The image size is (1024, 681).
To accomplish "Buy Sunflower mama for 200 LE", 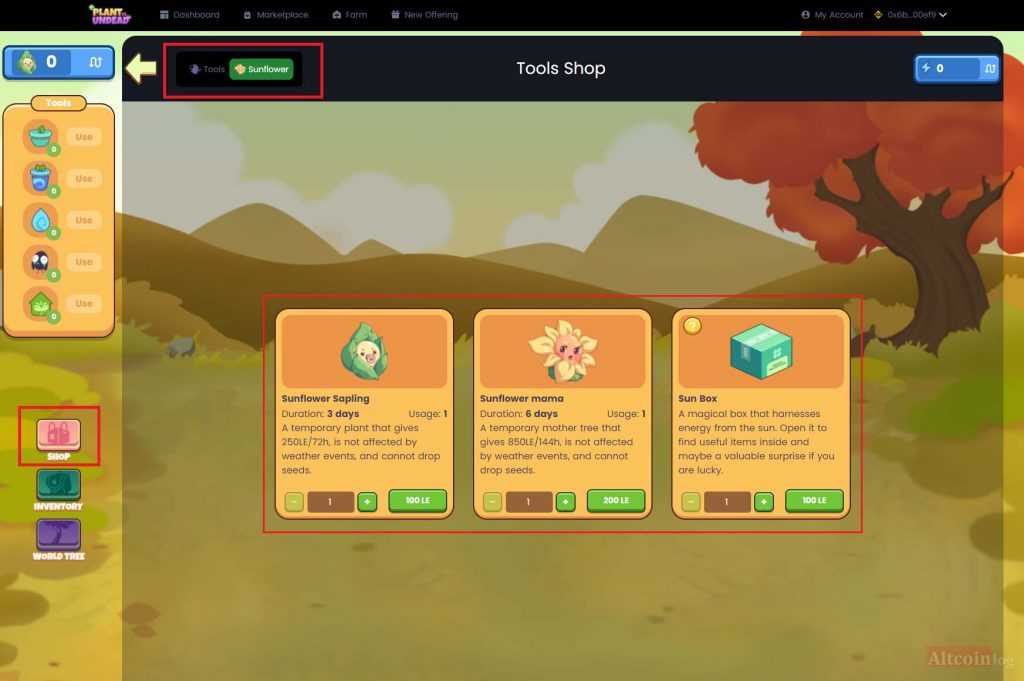I will click(x=616, y=500).
